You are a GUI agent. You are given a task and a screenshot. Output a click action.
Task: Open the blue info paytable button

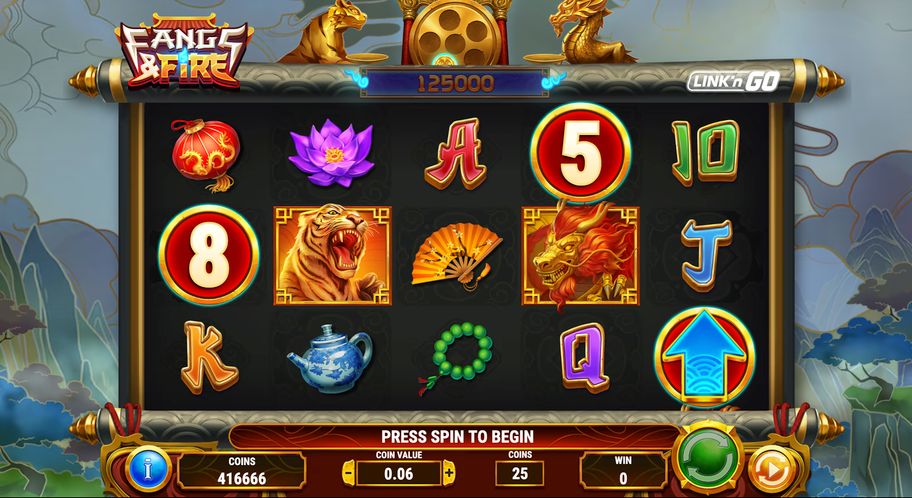pyautogui.click(x=150, y=468)
